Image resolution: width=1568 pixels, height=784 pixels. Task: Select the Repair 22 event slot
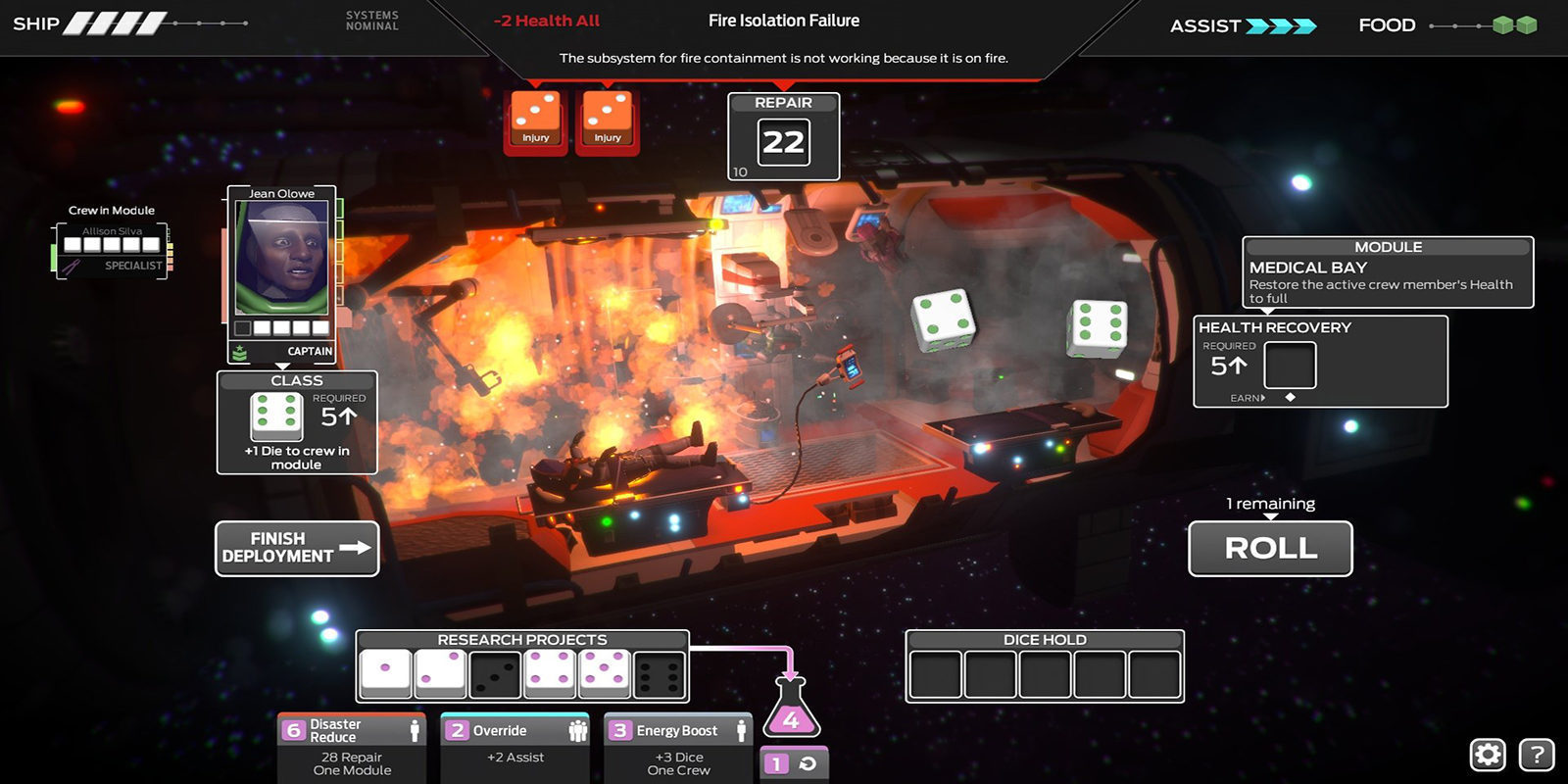pyautogui.click(x=783, y=143)
